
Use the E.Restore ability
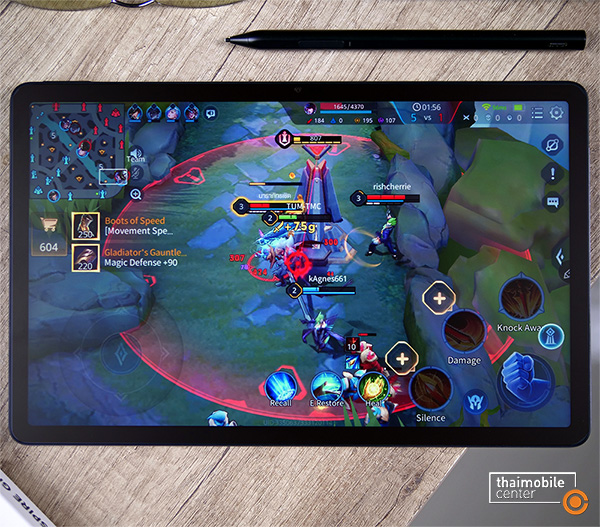326,385
